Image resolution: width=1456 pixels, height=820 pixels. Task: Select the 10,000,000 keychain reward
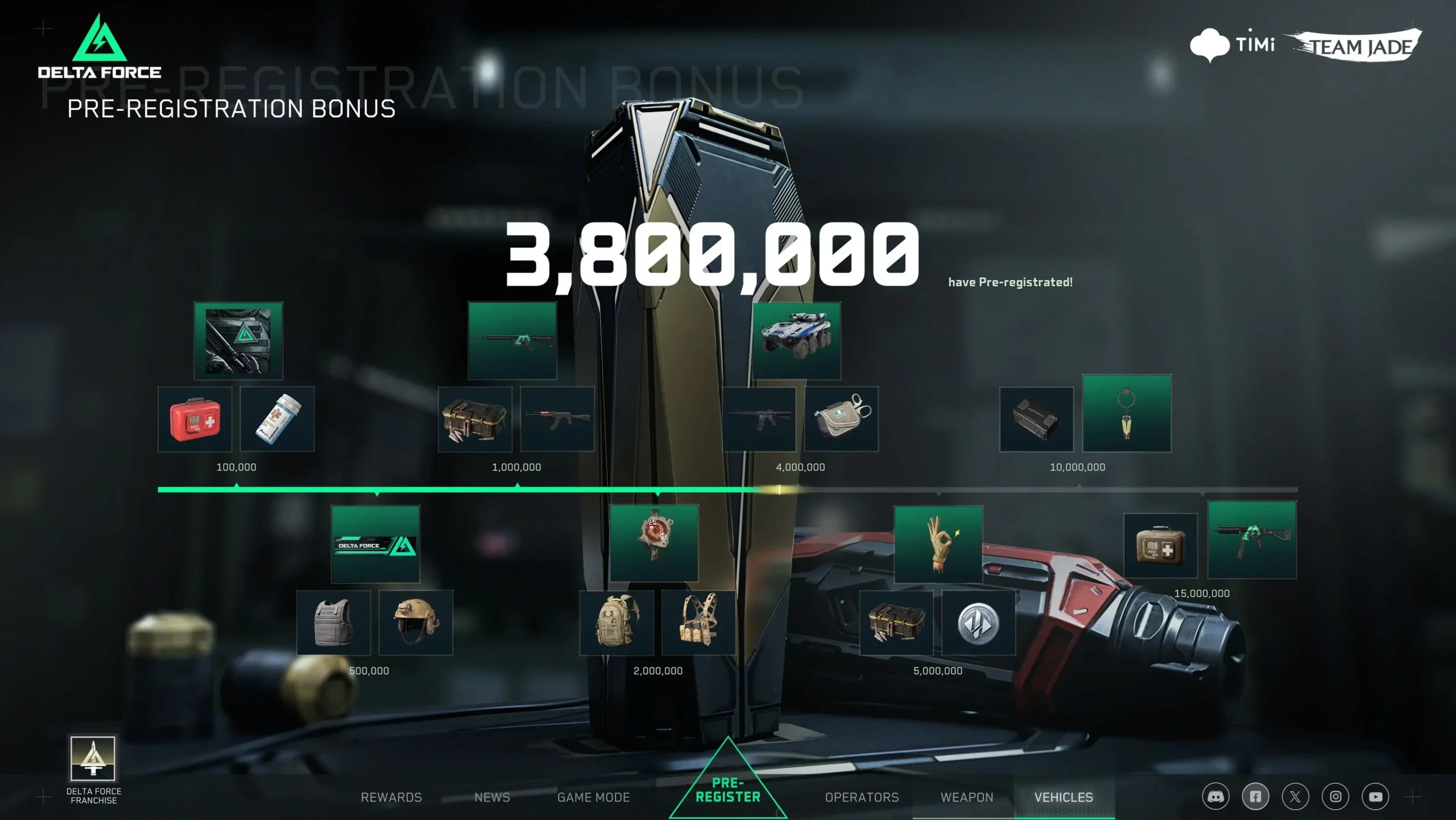click(x=1127, y=414)
